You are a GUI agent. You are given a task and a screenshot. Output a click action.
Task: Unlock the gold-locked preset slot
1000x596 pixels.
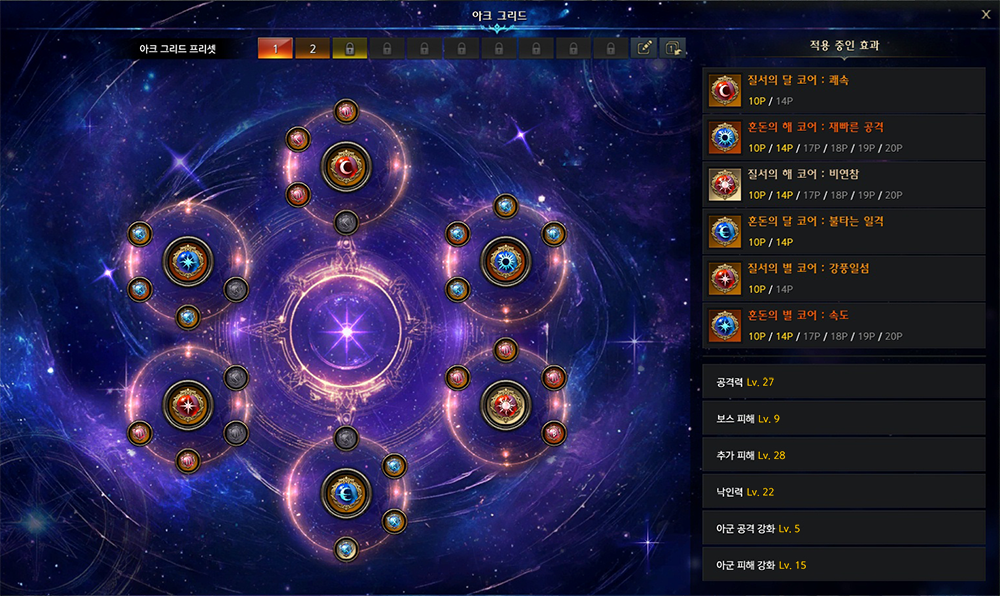[x=350, y=48]
